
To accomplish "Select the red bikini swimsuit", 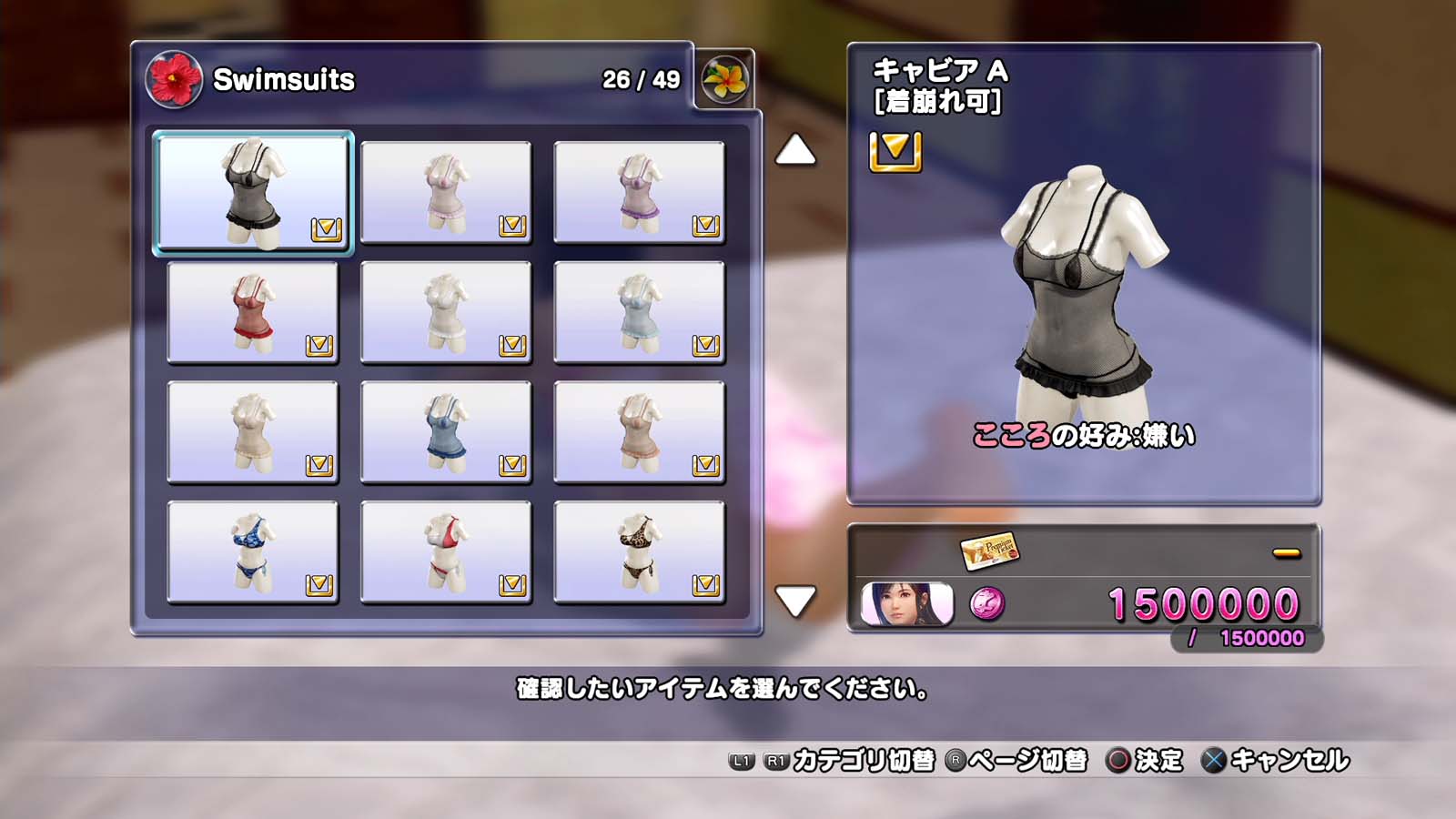I will click(446, 552).
